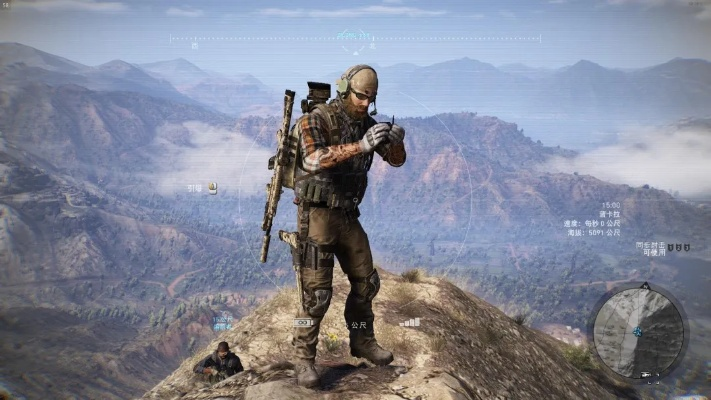The image size is (711, 400).
Task: Click the blue teammate distance marker
Action: click(222, 322)
